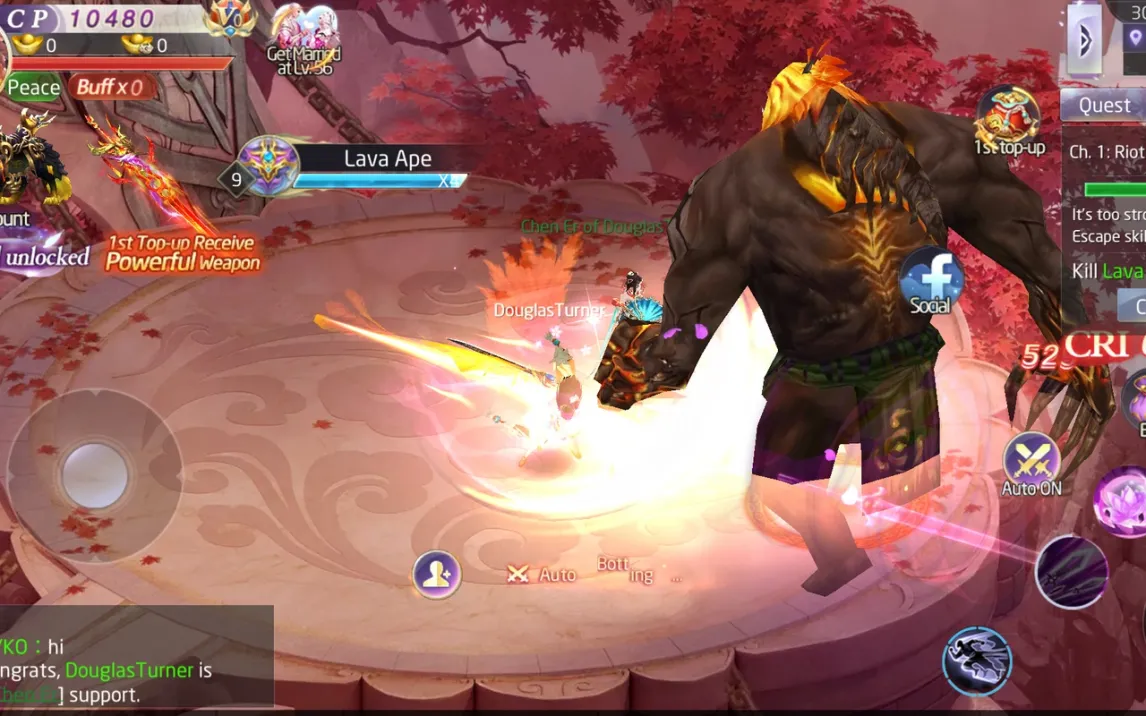This screenshot has height=716, width=1146.
Task: Trigger the dash escape skill
Action: coord(977,661)
